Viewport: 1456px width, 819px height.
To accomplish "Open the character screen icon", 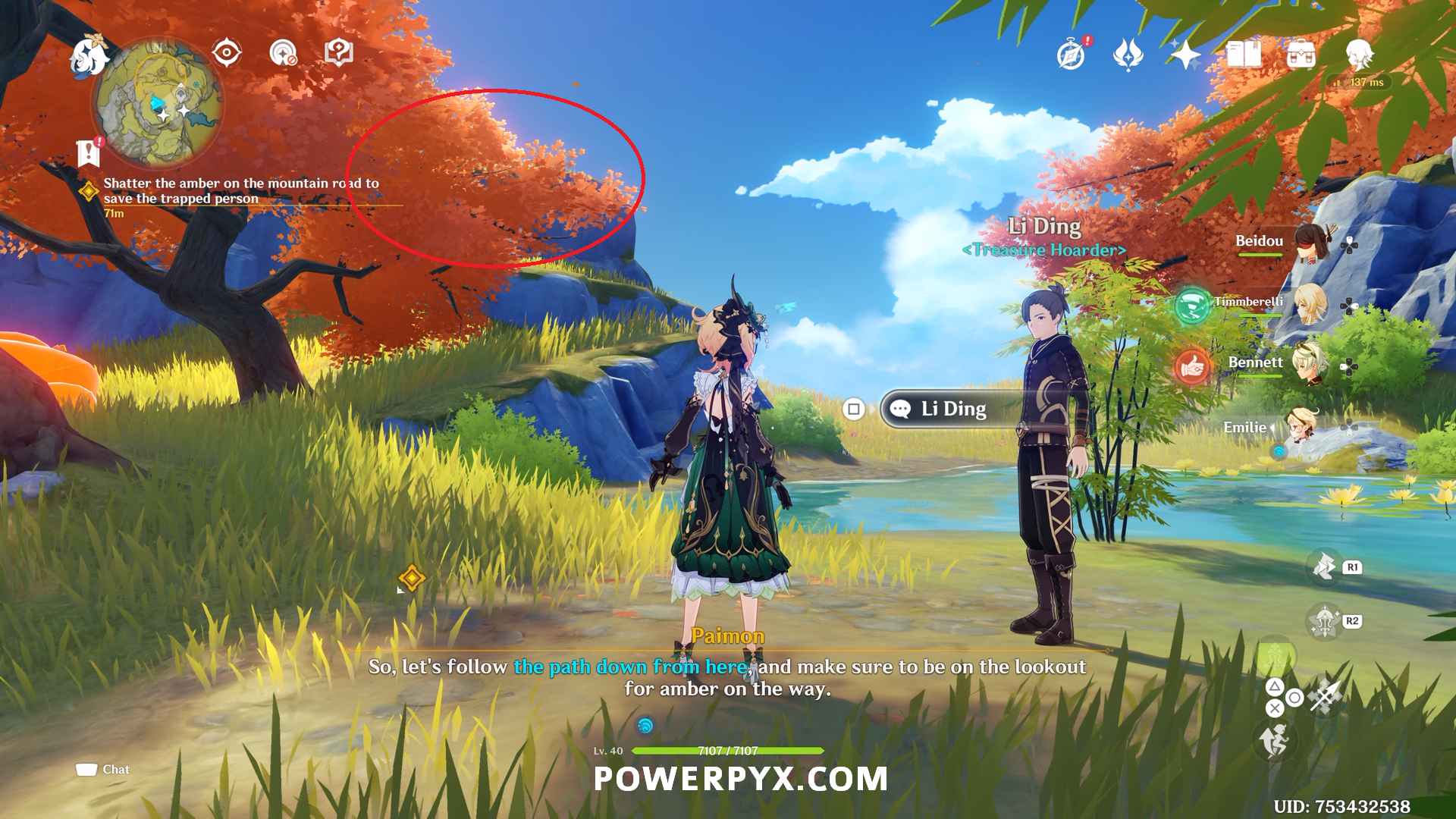I will tap(1359, 55).
